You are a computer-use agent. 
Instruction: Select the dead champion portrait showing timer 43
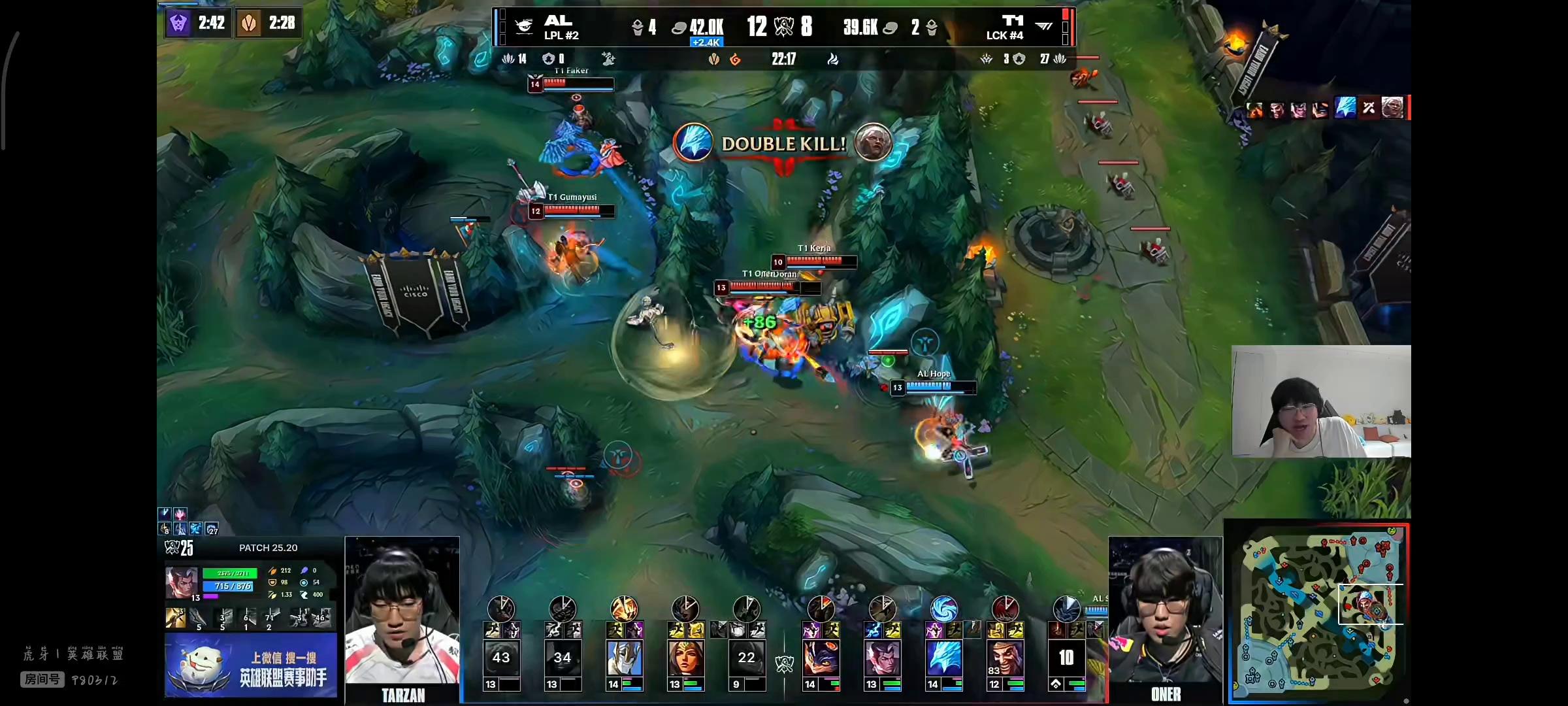click(501, 658)
